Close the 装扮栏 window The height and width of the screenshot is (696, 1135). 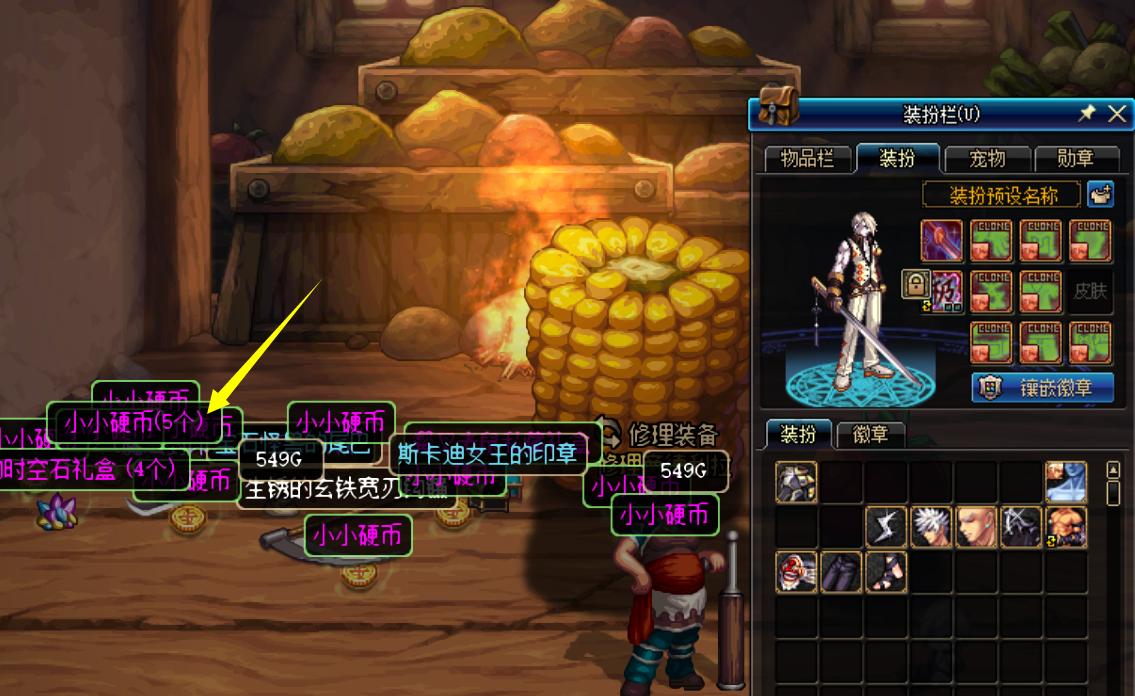(x=1117, y=114)
